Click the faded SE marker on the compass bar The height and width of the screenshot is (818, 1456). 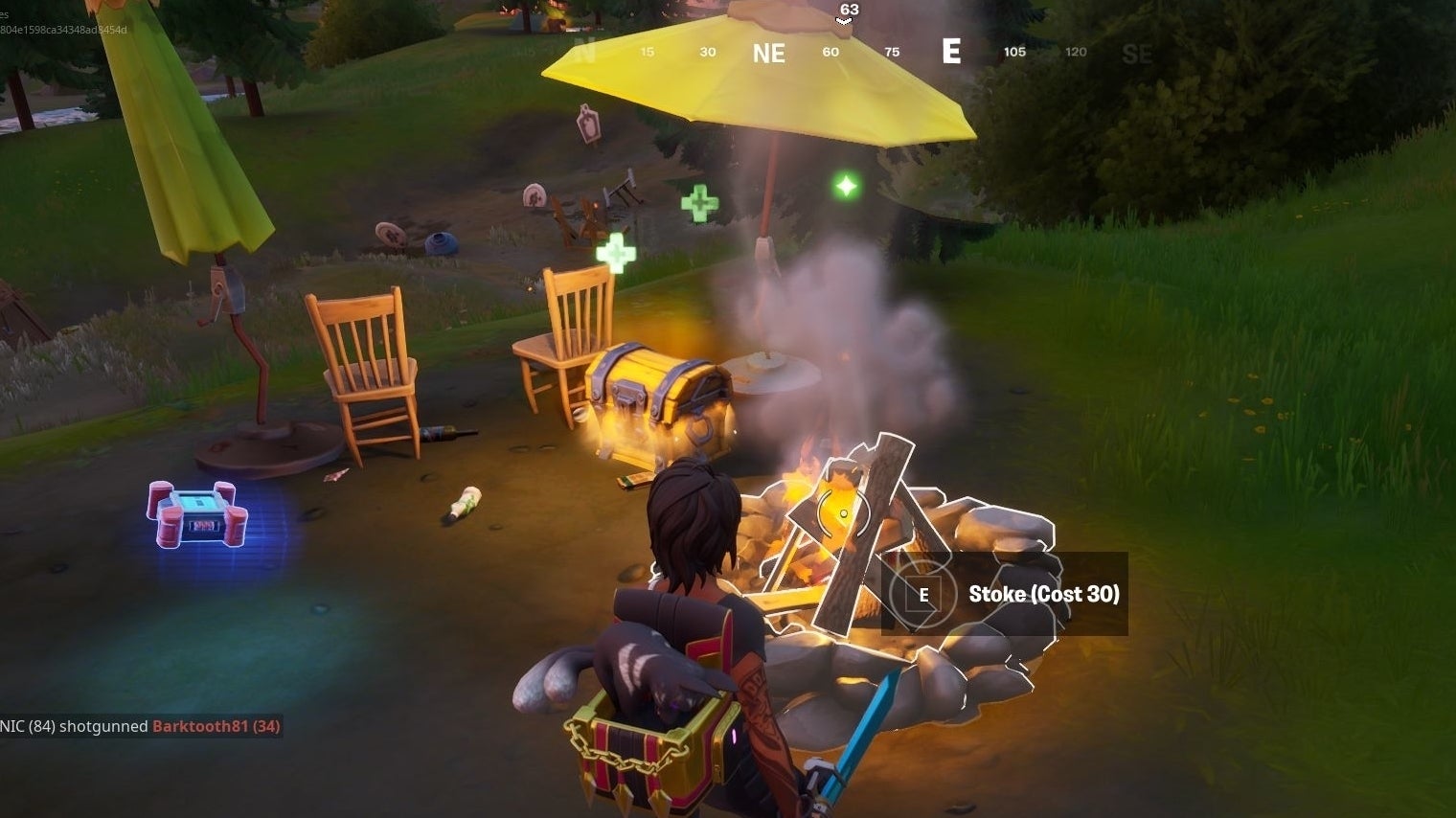(1139, 54)
